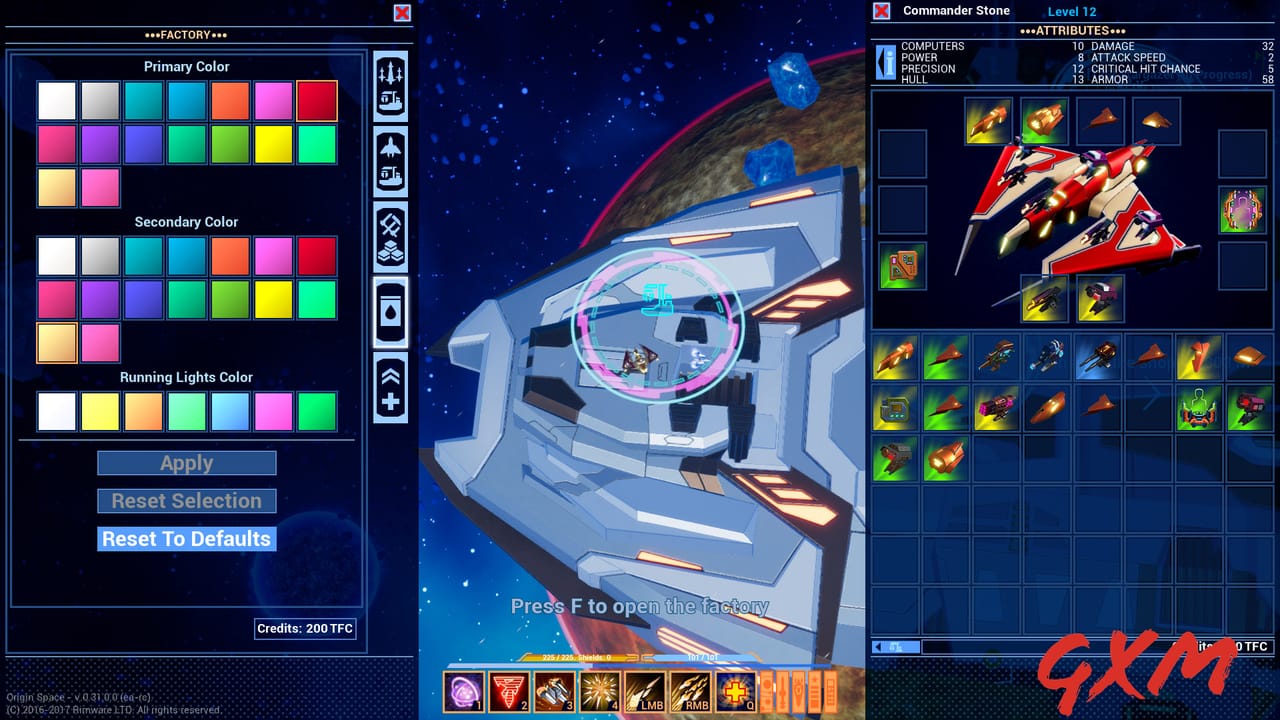Viewport: 1280px width, 720px height.
Task: Select the paint drop color customization icon
Action: pyautogui.click(x=390, y=310)
